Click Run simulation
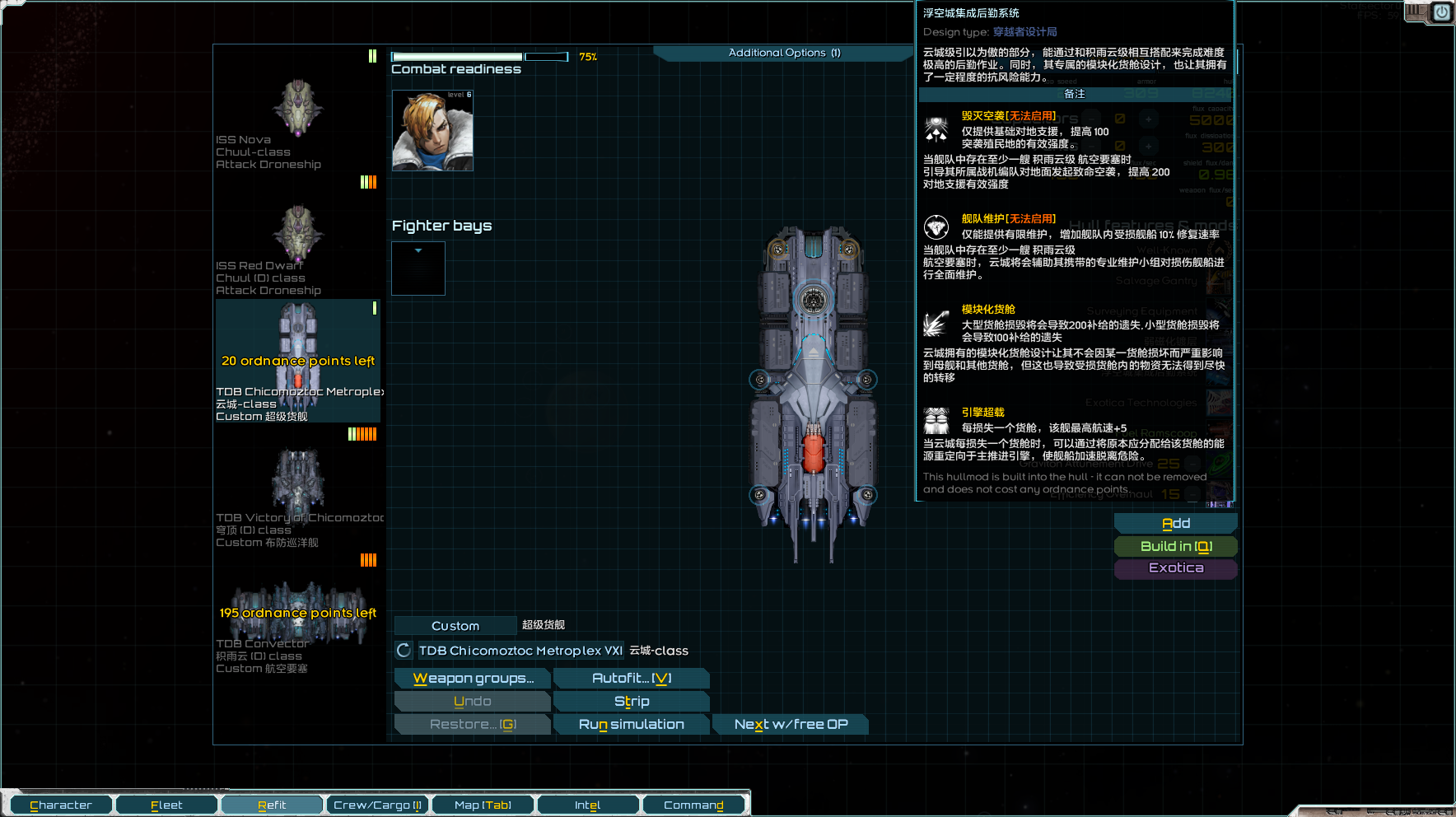This screenshot has width=1456, height=817. tap(631, 724)
